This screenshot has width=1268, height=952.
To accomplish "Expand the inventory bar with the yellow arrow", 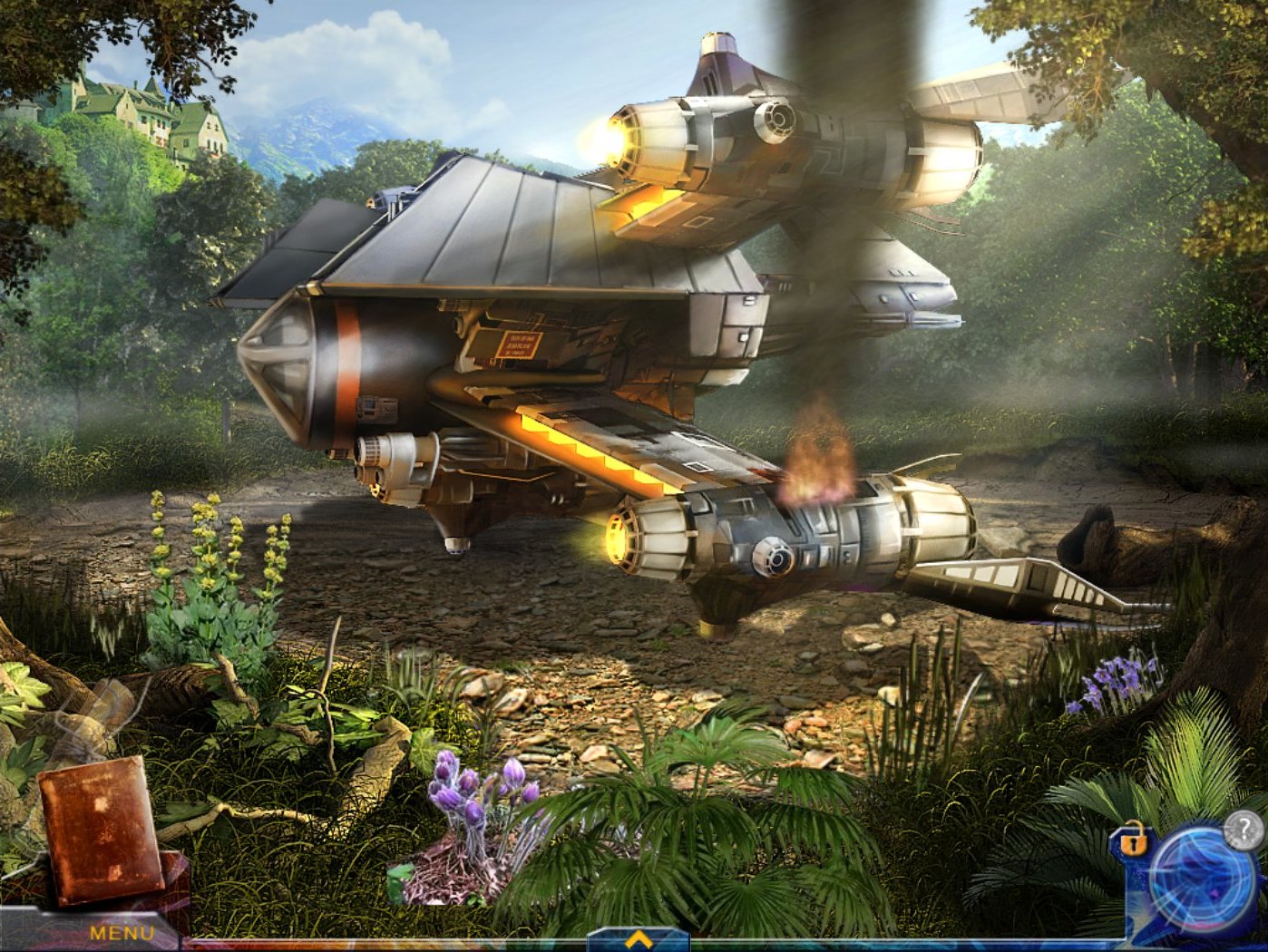I will click(638, 940).
